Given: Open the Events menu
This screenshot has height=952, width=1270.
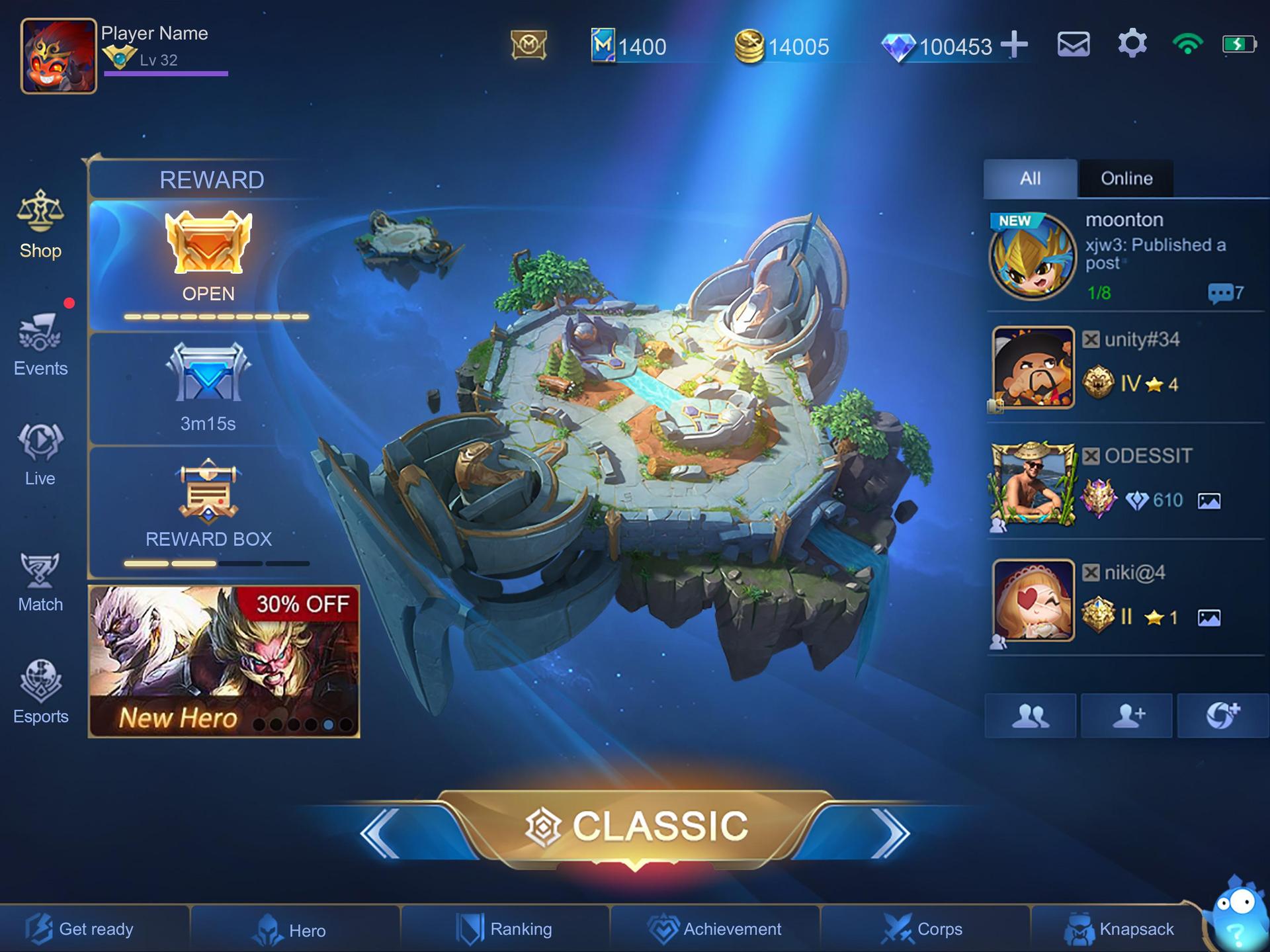Looking at the screenshot, I should pyautogui.click(x=40, y=343).
